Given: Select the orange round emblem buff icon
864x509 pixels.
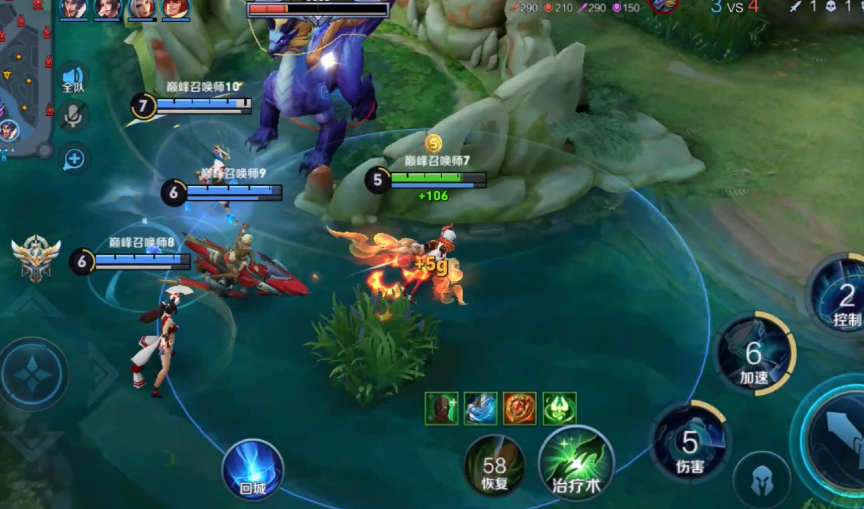Looking at the screenshot, I should [519, 408].
